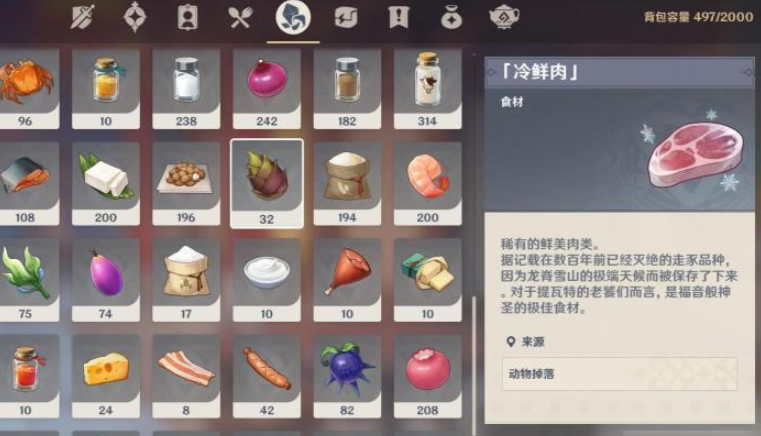
Task: Select the cheese wedge slot
Action: (105, 368)
